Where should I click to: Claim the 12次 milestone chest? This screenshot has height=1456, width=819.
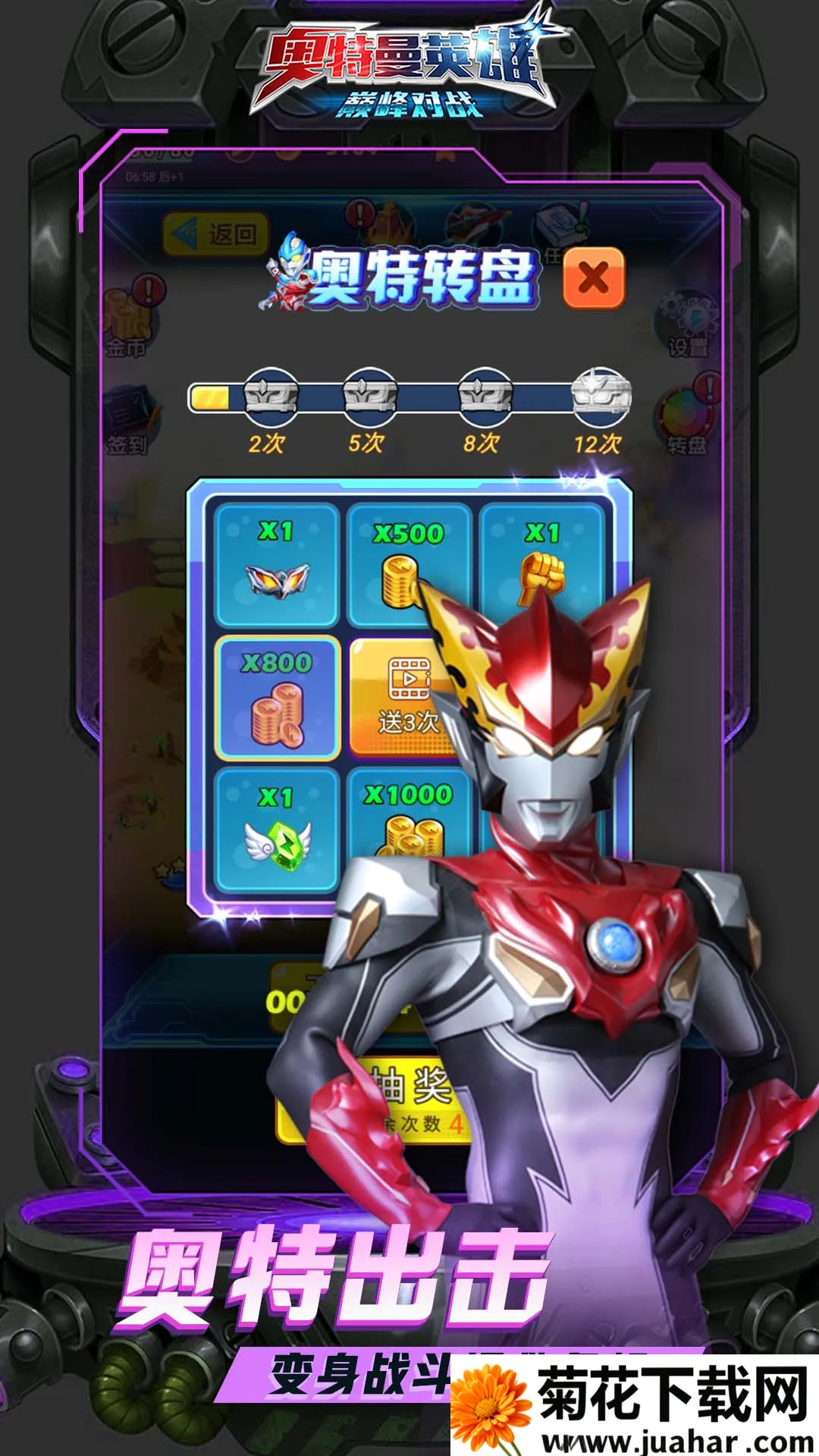tap(601, 395)
